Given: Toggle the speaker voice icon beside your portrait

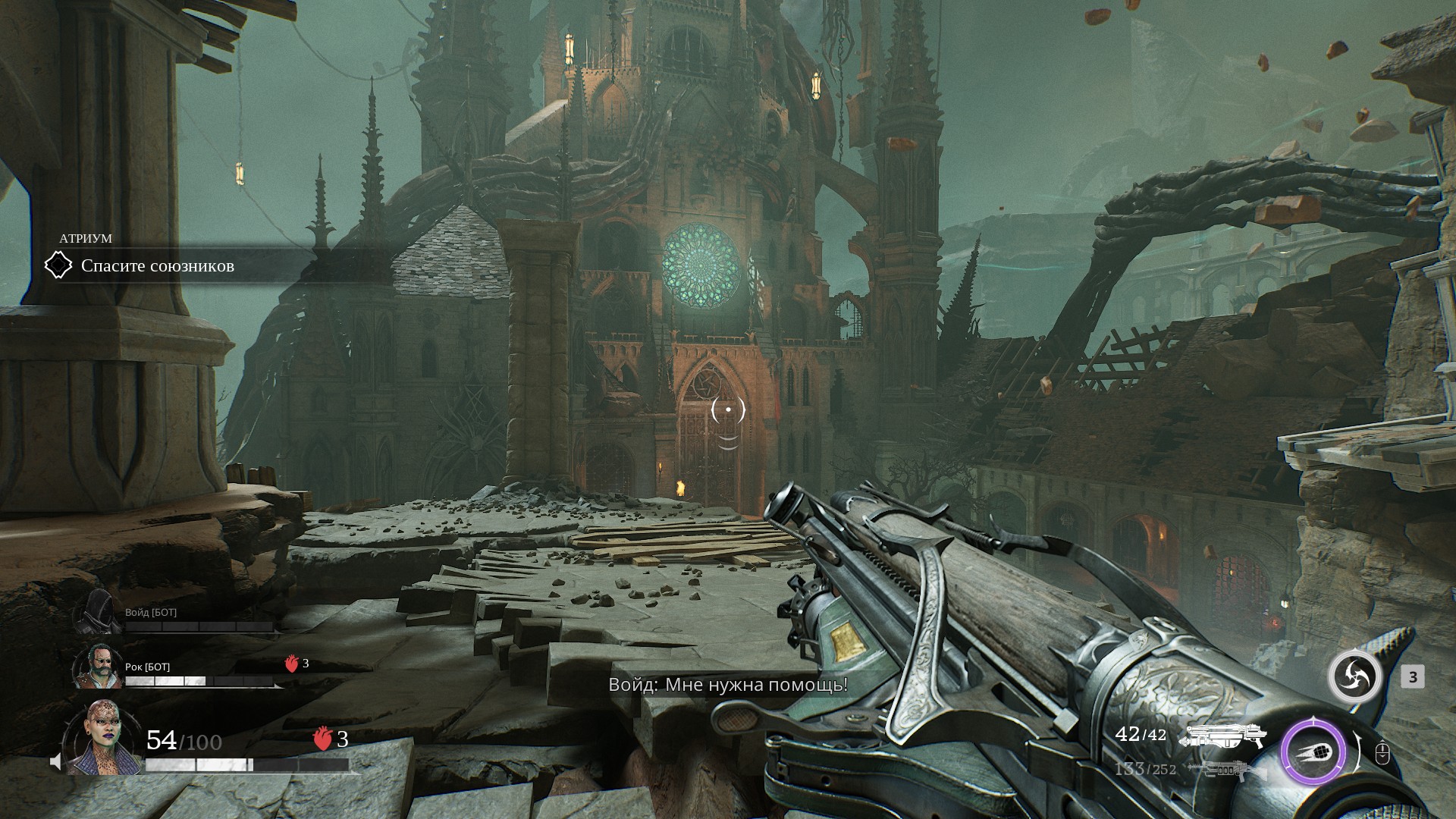Looking at the screenshot, I should coord(55,761).
